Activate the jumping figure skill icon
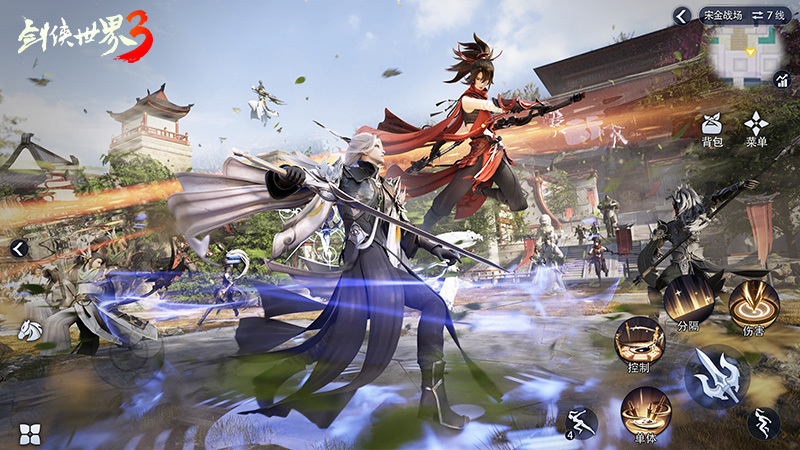This screenshot has width=800, height=450. click(764, 423)
